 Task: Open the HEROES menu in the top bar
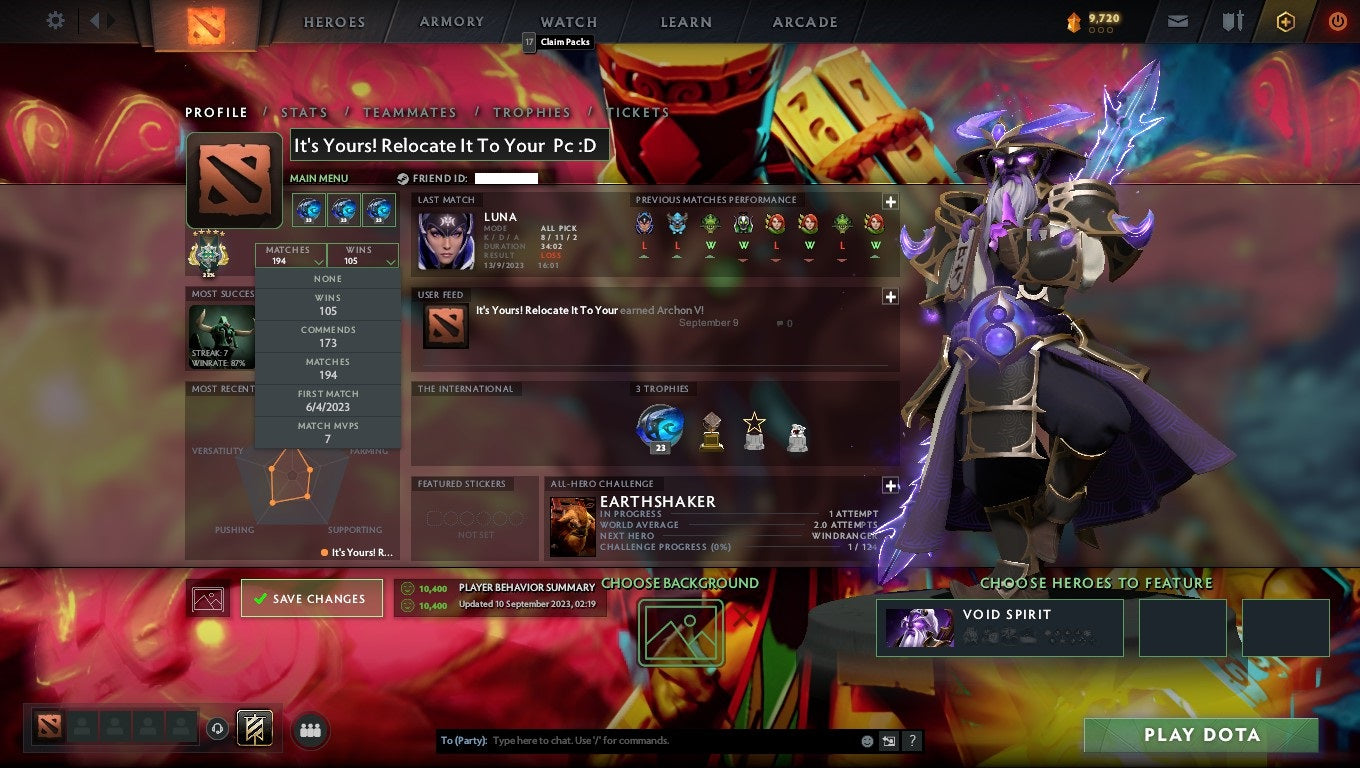point(334,21)
